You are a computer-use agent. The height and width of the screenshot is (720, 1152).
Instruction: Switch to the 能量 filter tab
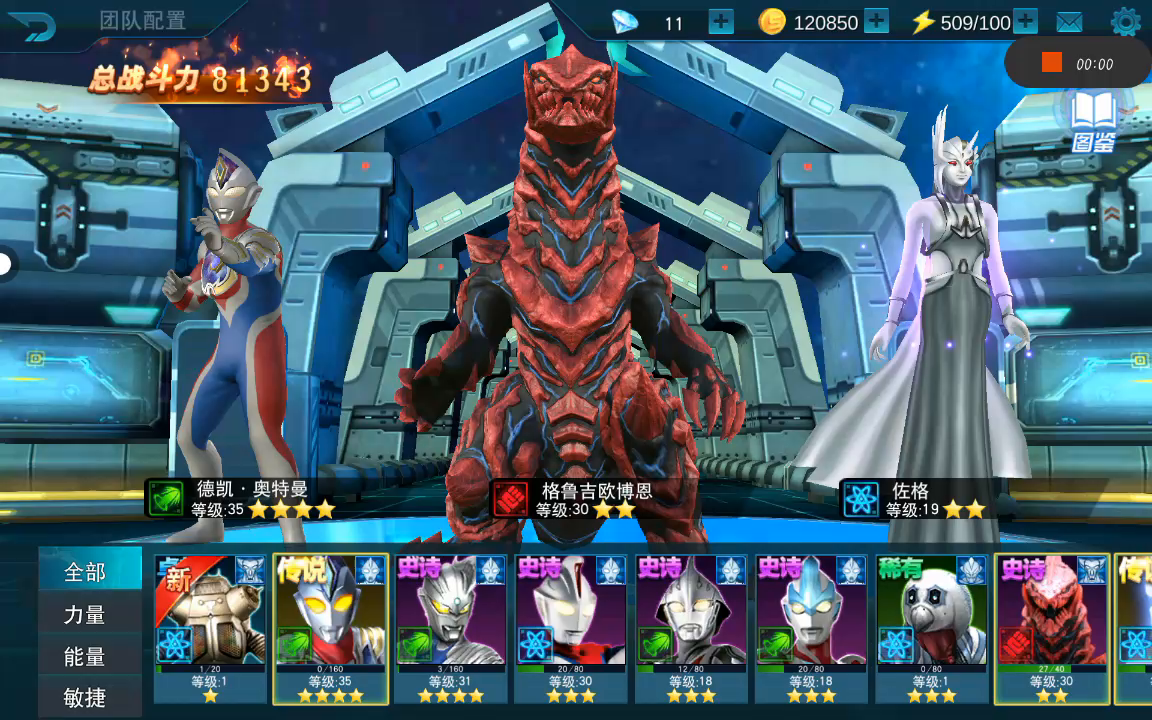click(x=86, y=657)
